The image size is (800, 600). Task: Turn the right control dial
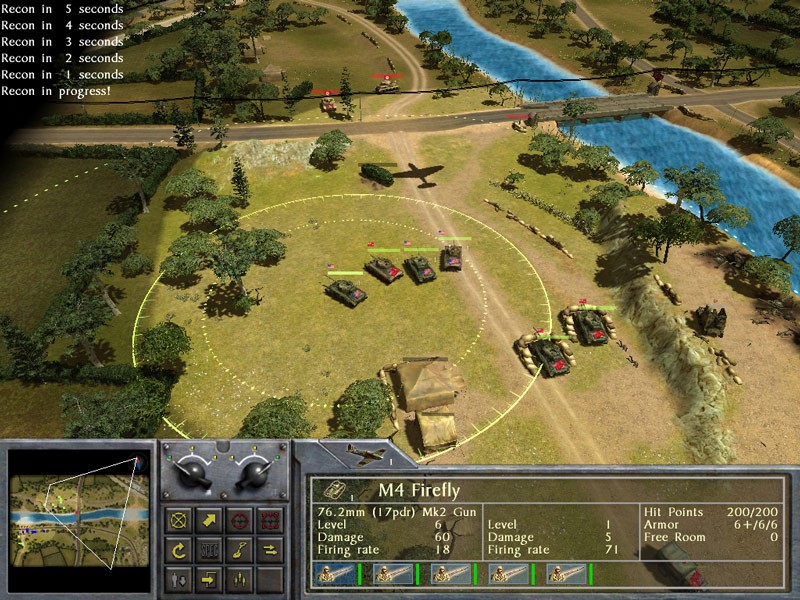coord(253,474)
